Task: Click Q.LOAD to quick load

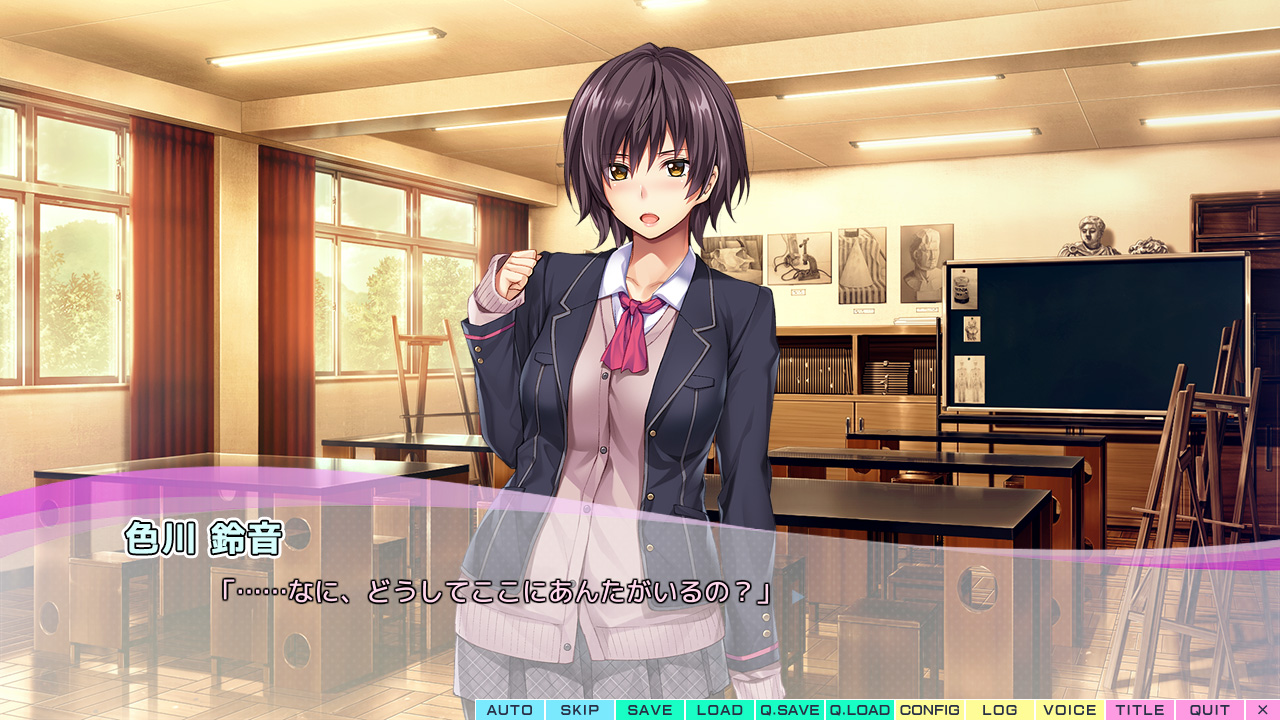Action: pyautogui.click(x=860, y=710)
